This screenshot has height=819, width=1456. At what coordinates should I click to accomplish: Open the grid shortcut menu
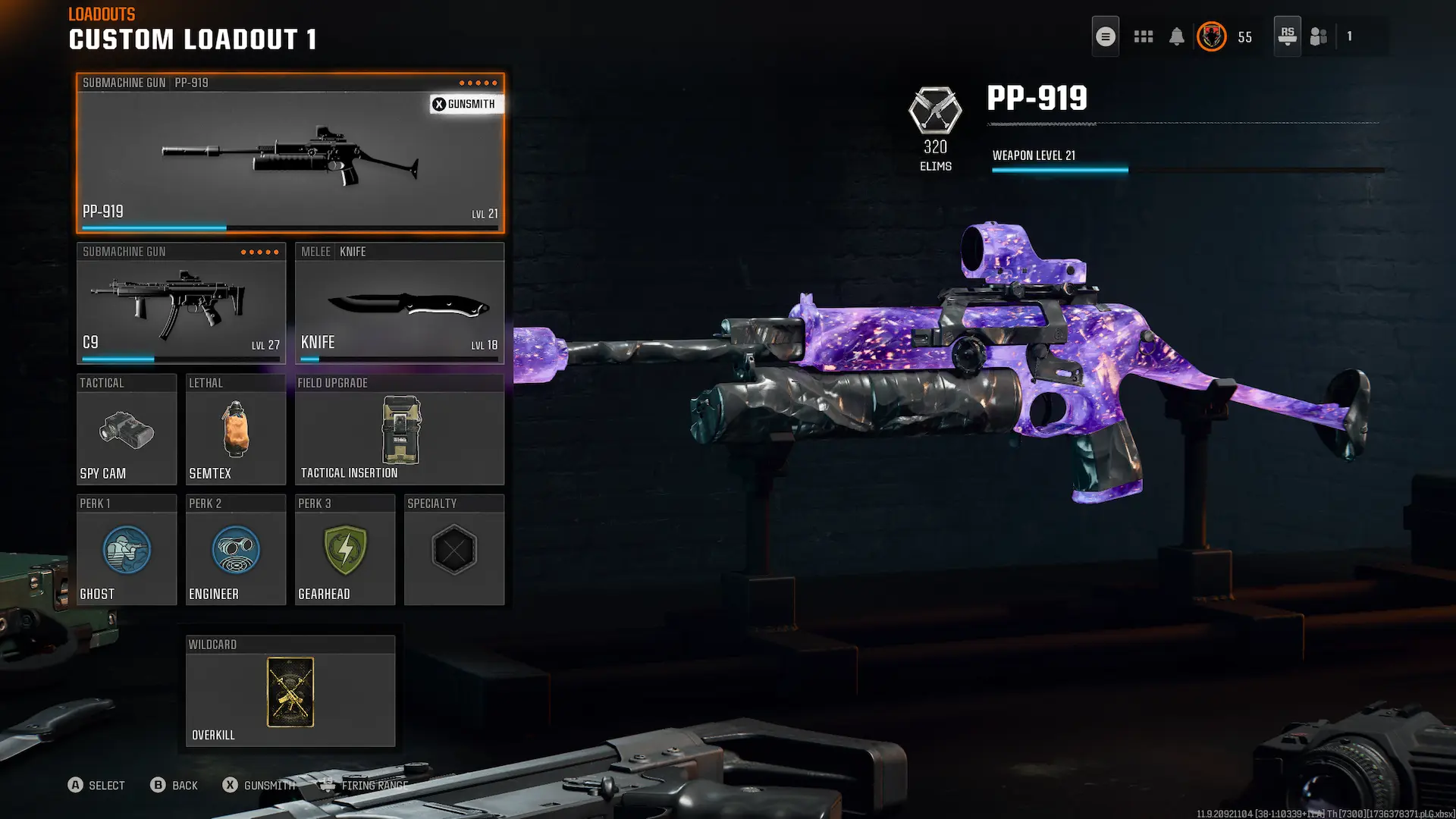(x=1143, y=36)
